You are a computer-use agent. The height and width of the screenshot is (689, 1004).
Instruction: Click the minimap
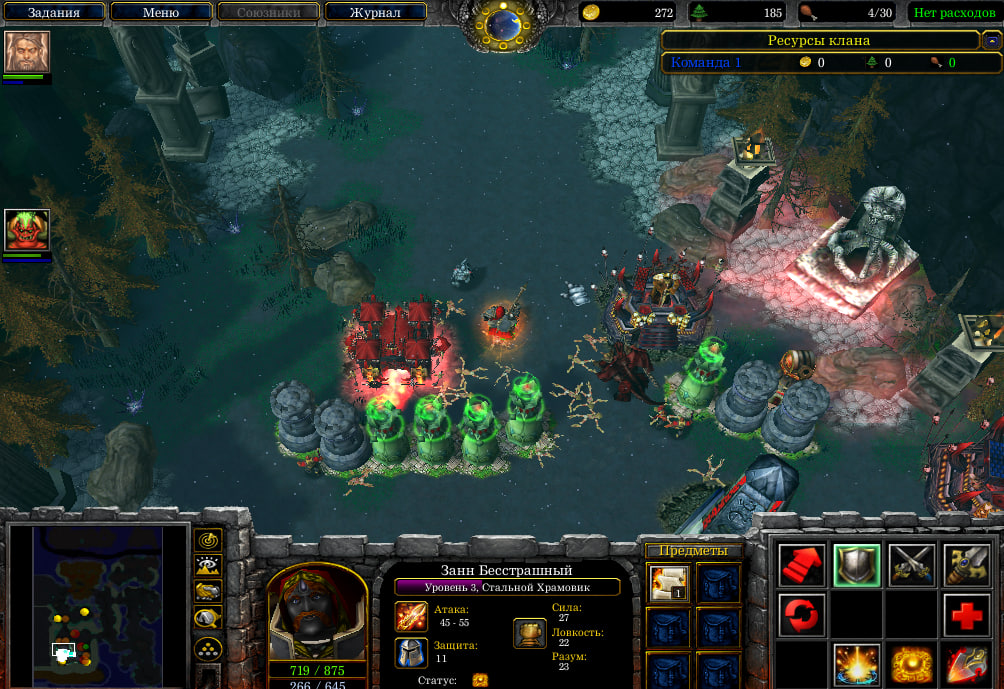click(x=97, y=604)
